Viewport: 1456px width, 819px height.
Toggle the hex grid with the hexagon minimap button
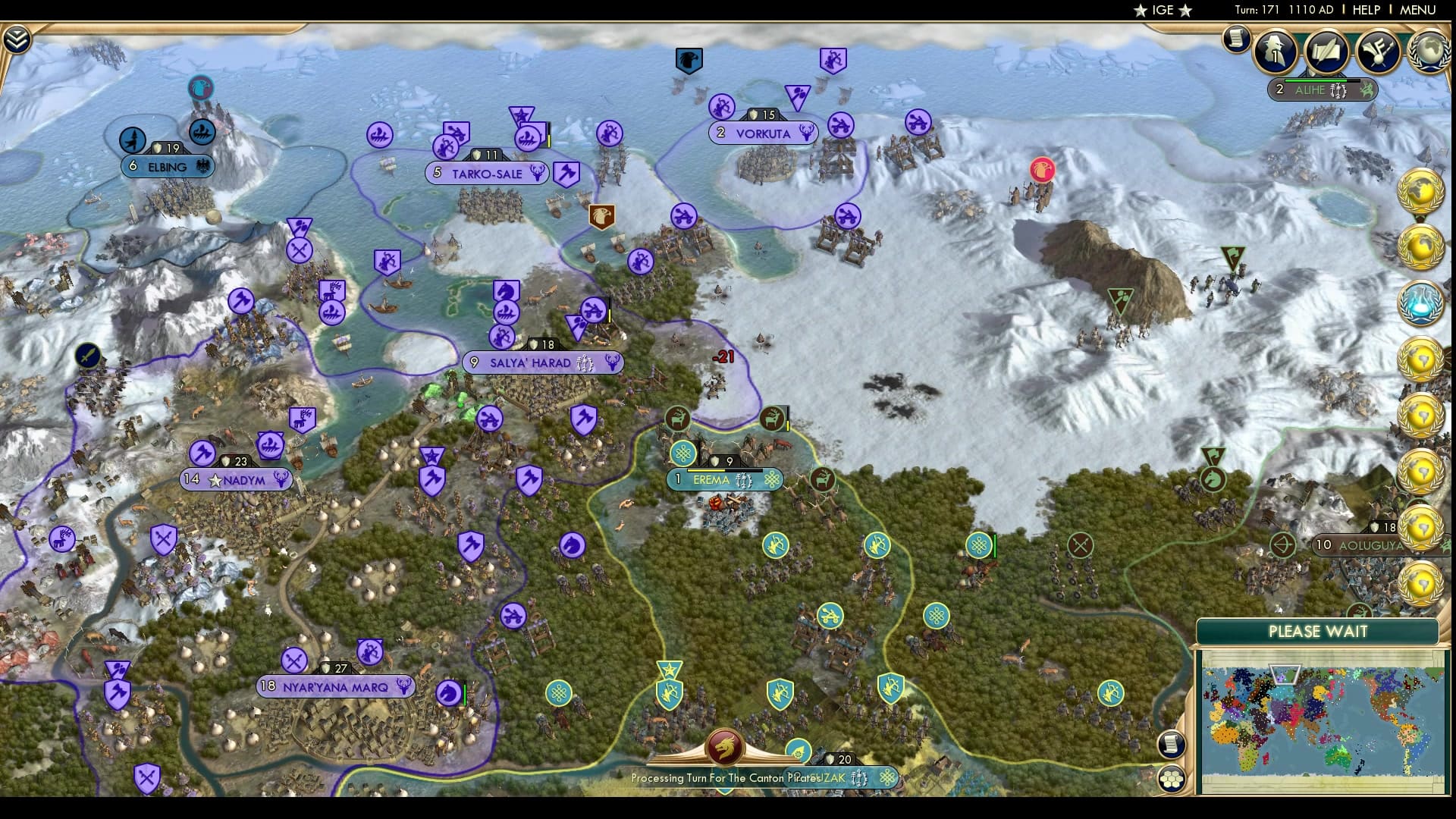pos(1172,778)
